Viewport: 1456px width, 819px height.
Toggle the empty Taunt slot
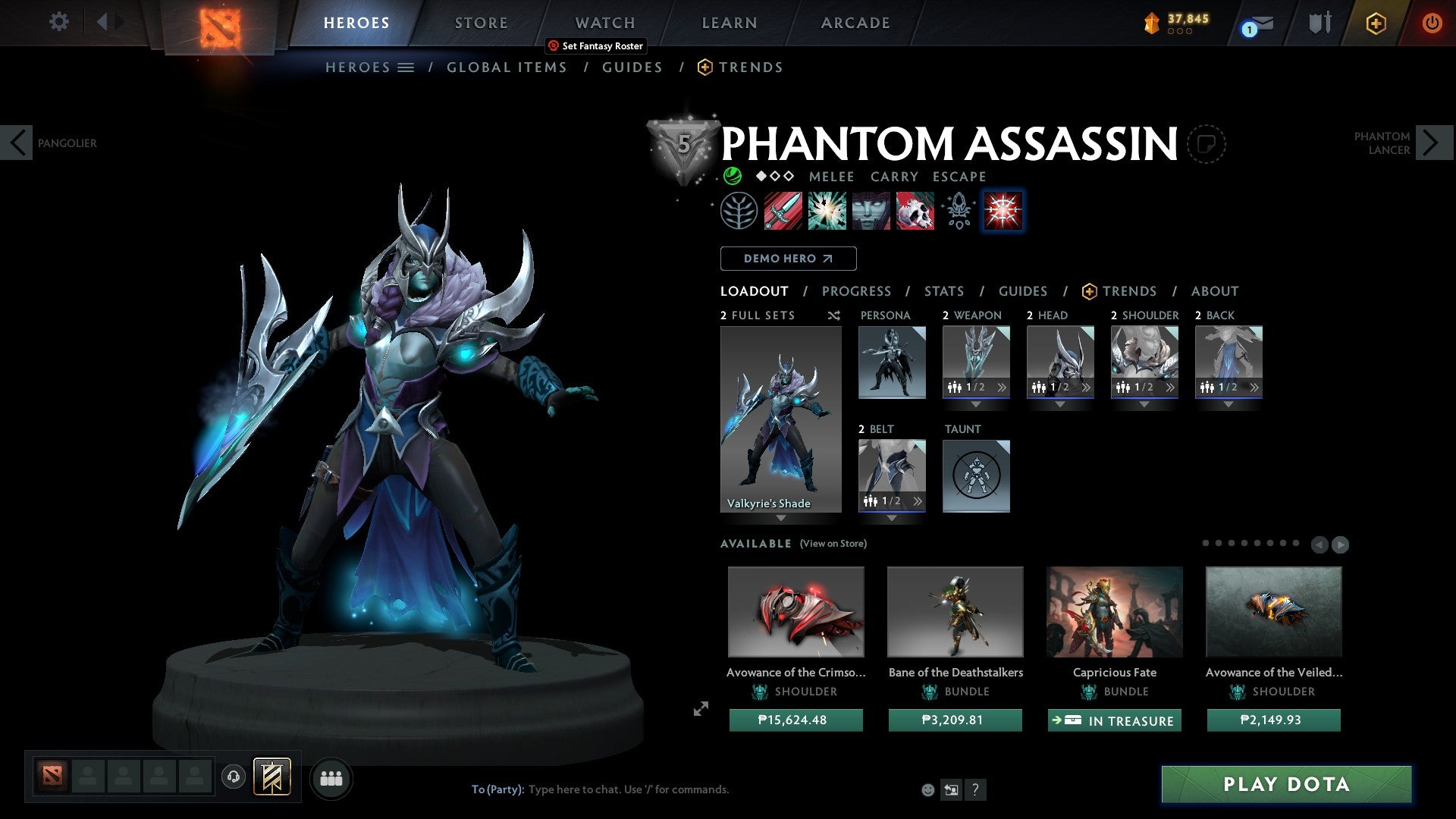click(976, 476)
